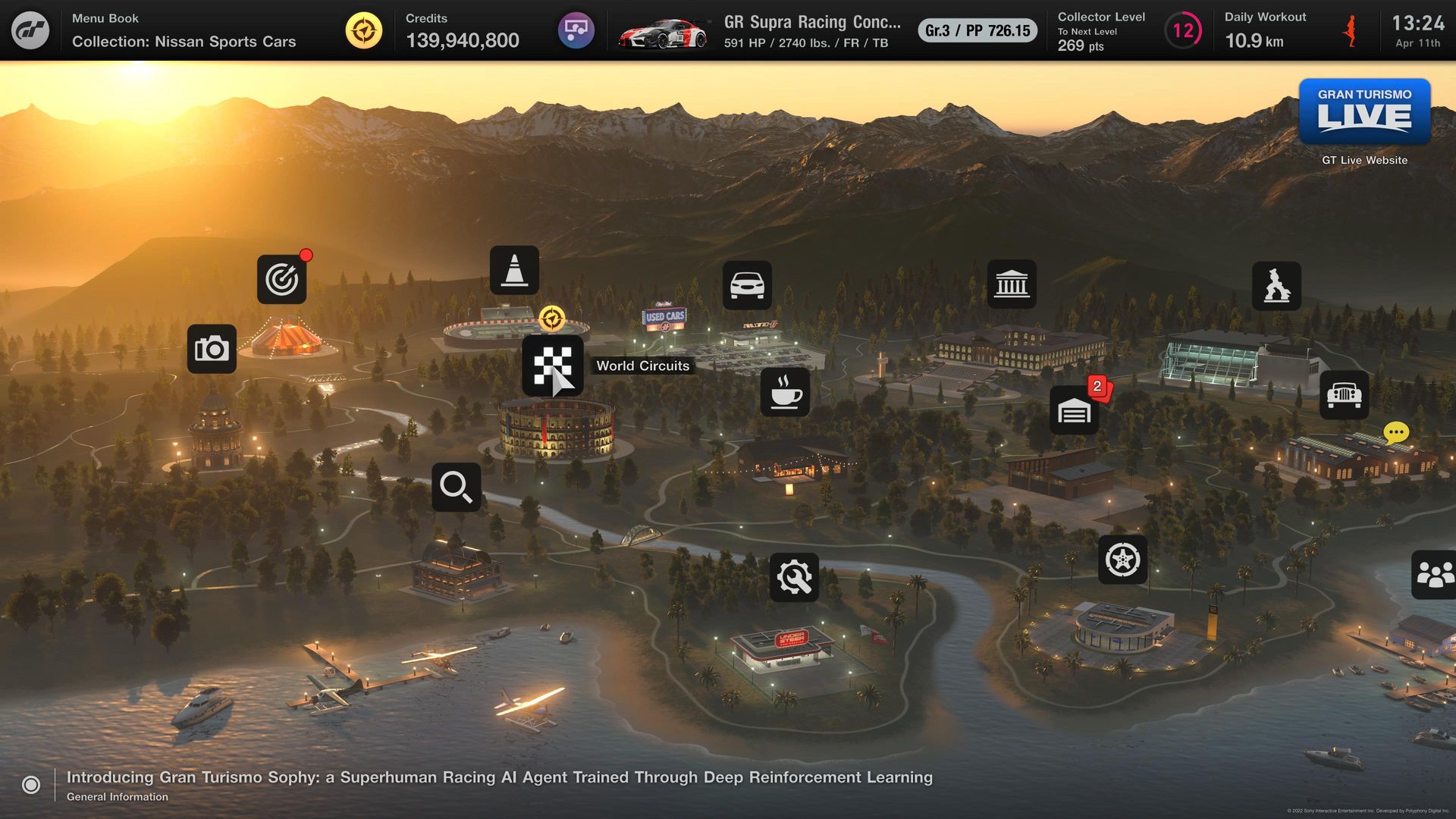Read the Gran Turismo Sophy news headline
The height and width of the screenshot is (819, 1456).
(x=499, y=777)
